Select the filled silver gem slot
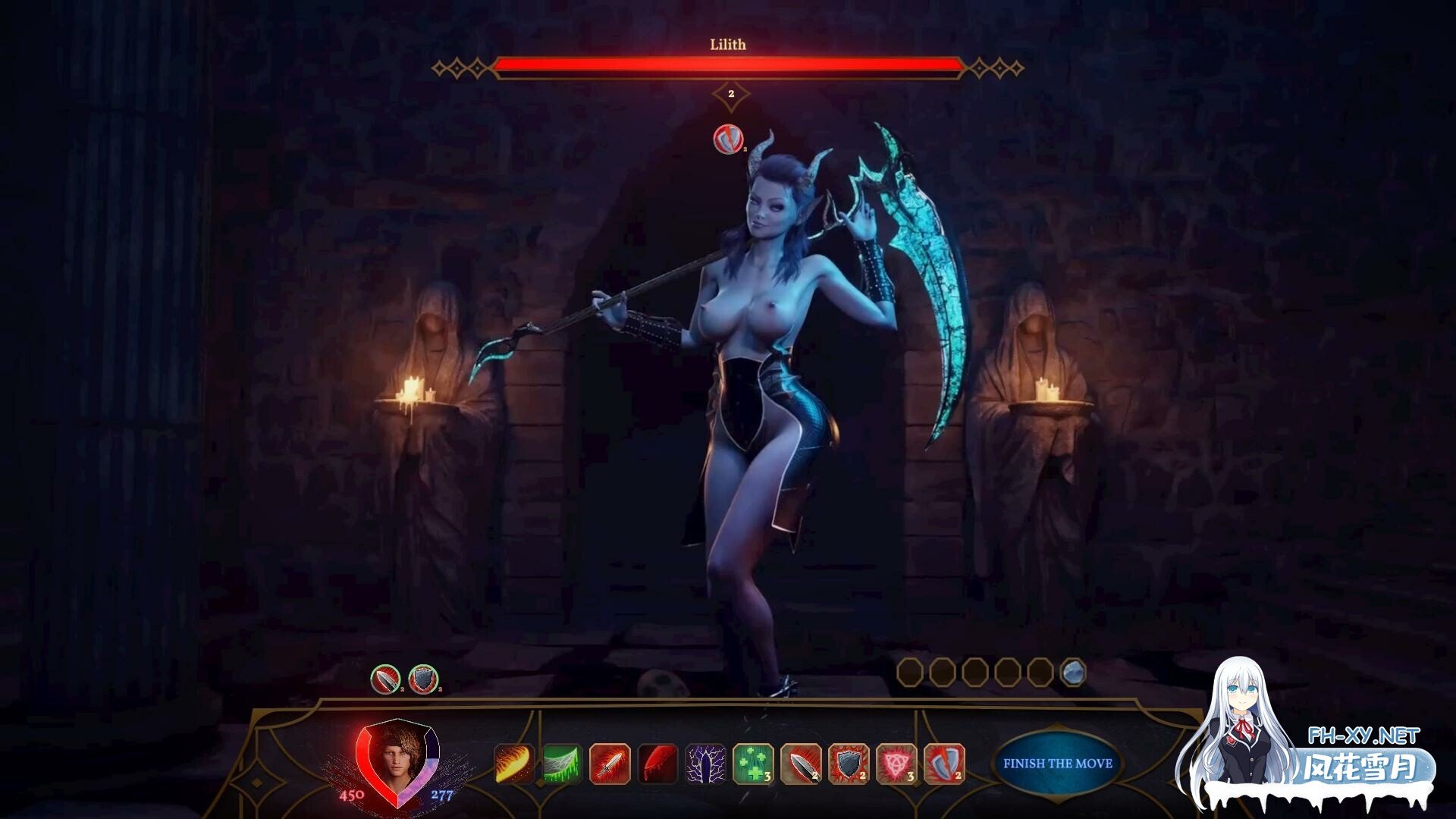Image resolution: width=1456 pixels, height=819 pixels. pos(1072,672)
